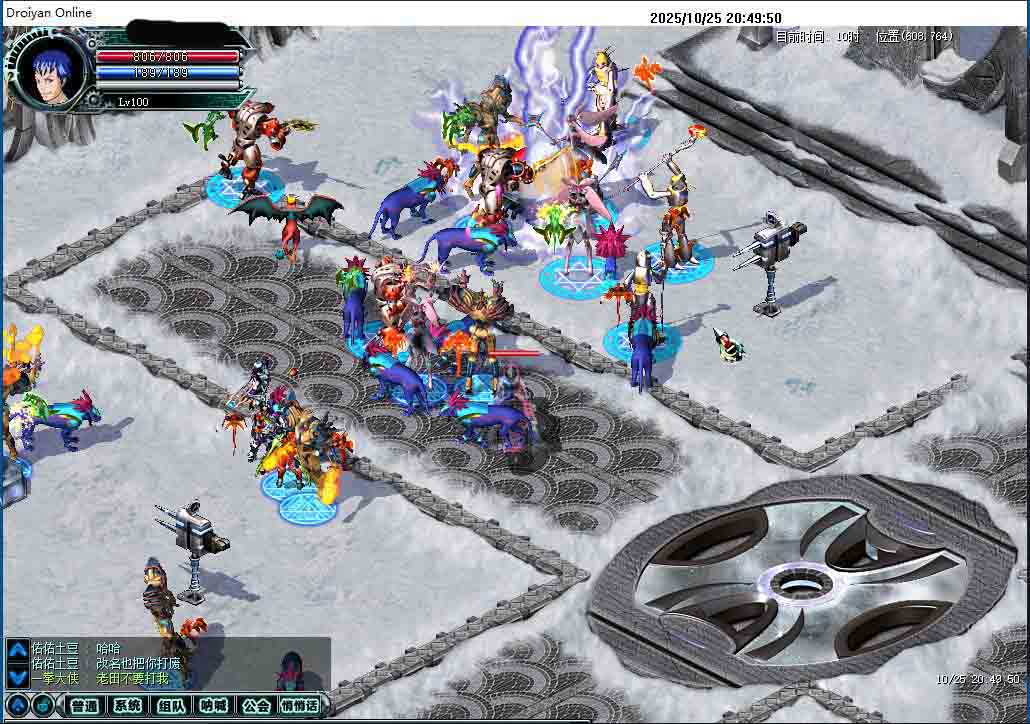Click the chat scroll-down arrow button

tap(18, 677)
